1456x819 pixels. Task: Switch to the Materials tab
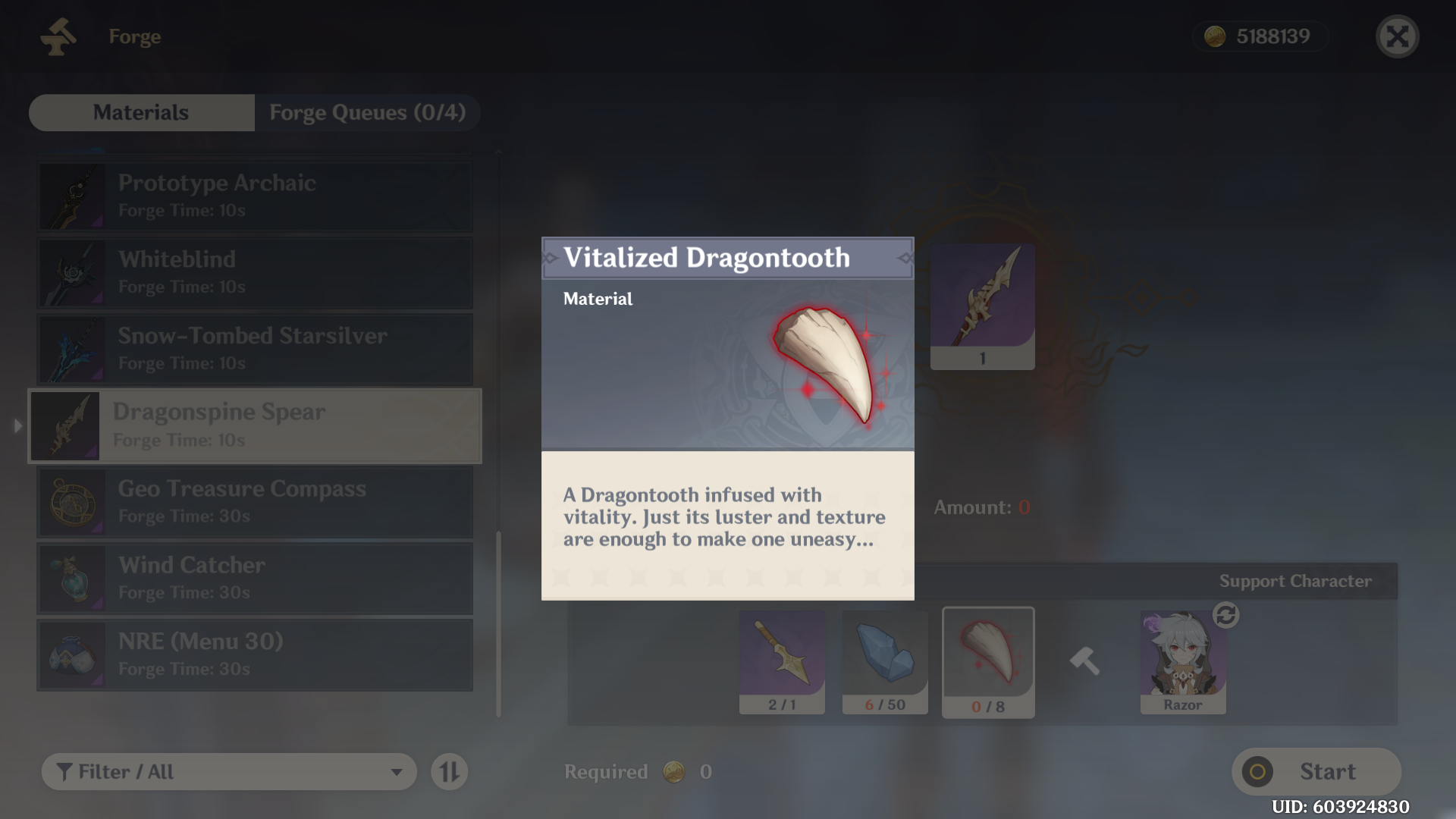[140, 112]
